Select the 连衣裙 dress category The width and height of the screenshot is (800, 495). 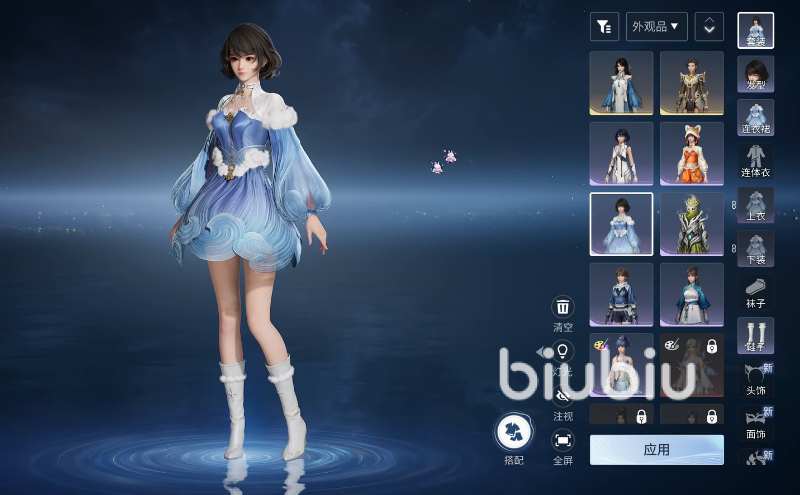[x=755, y=118]
